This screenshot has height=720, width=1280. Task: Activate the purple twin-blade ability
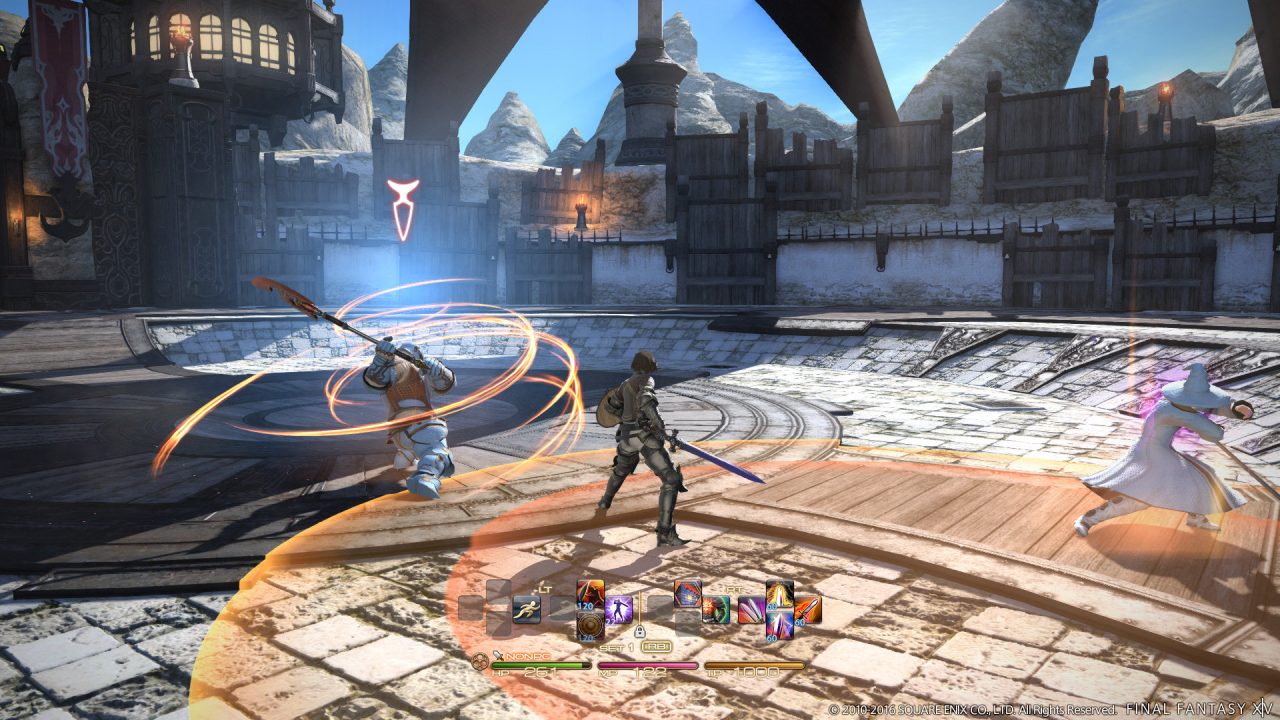[751, 609]
